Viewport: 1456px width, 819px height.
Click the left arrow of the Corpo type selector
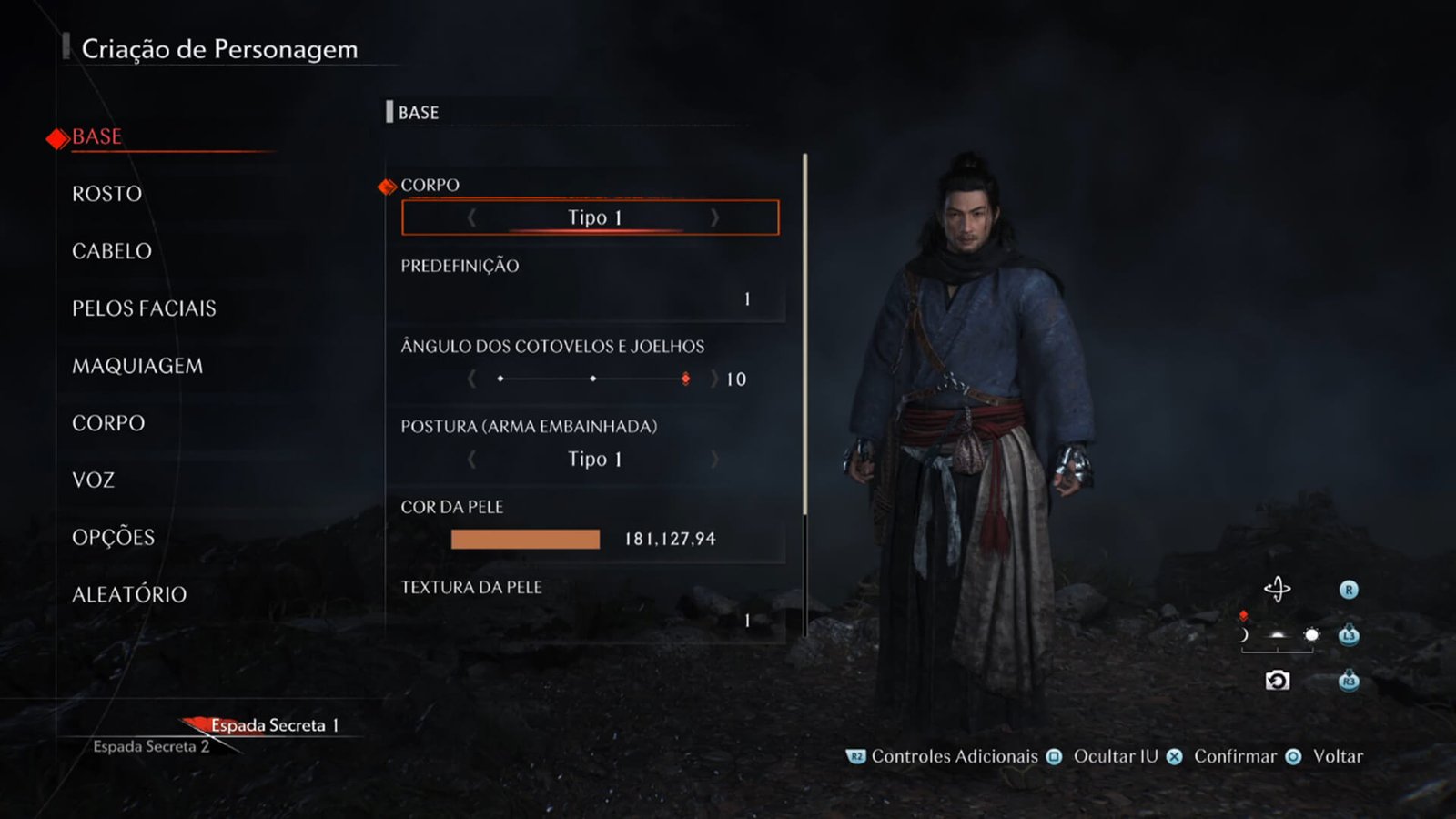click(471, 217)
